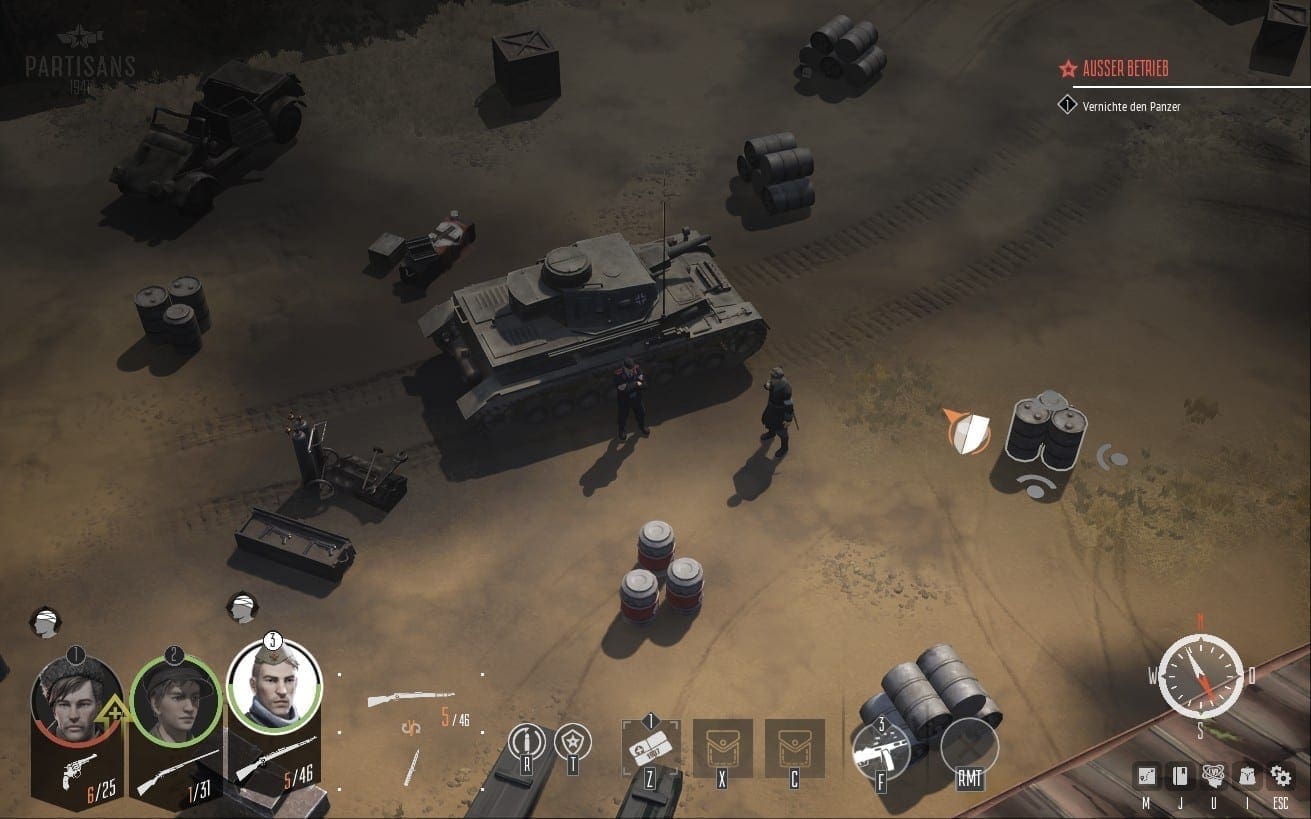Select the knife melee weapon

(x=410, y=766)
